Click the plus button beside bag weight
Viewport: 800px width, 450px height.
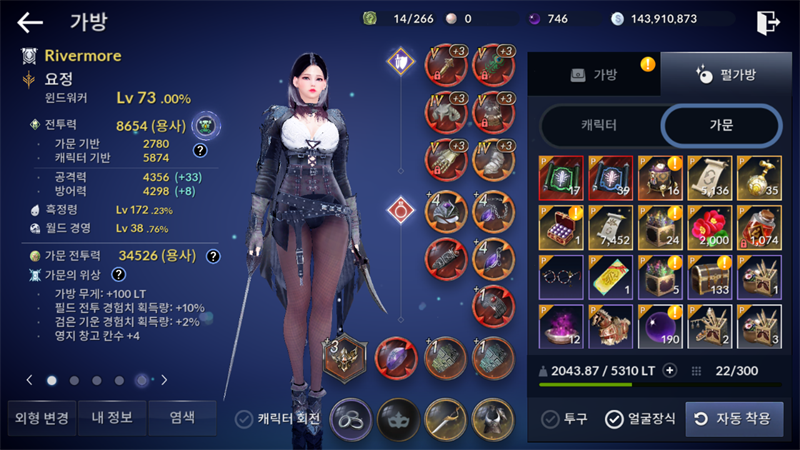click(670, 370)
